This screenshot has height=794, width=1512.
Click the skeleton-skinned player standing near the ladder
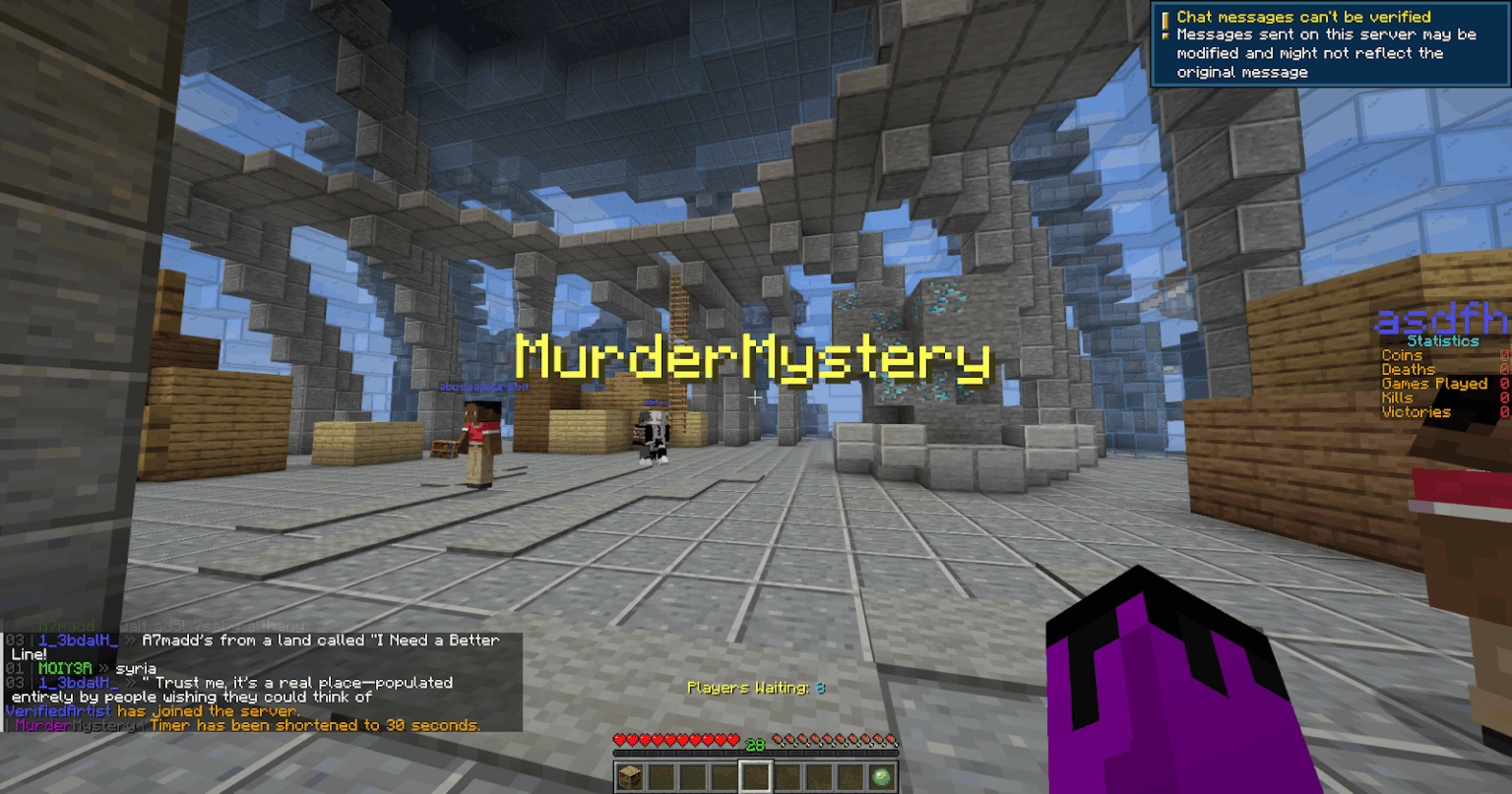[x=654, y=433]
